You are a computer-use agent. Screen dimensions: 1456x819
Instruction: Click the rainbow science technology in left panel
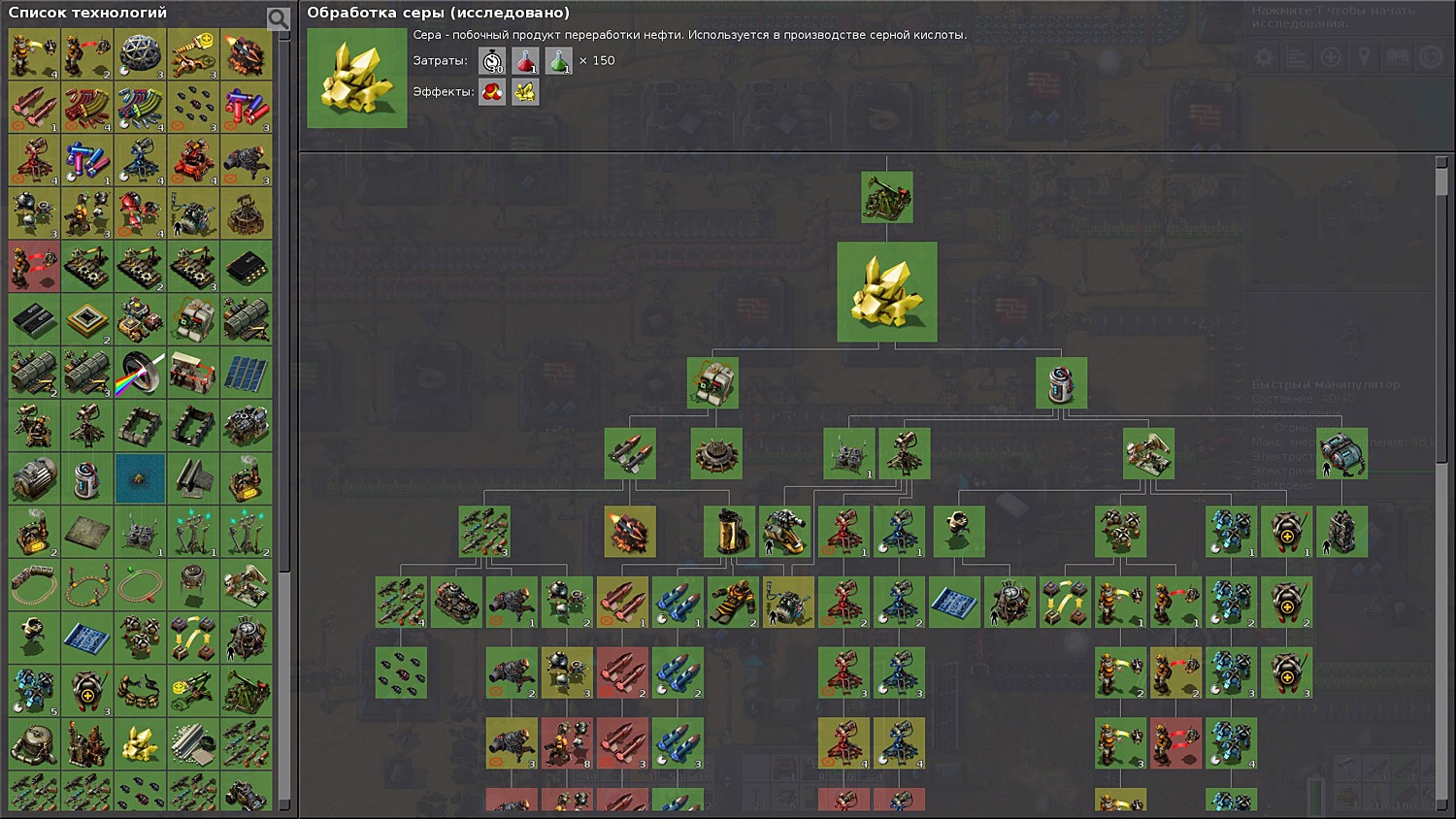tap(141, 374)
